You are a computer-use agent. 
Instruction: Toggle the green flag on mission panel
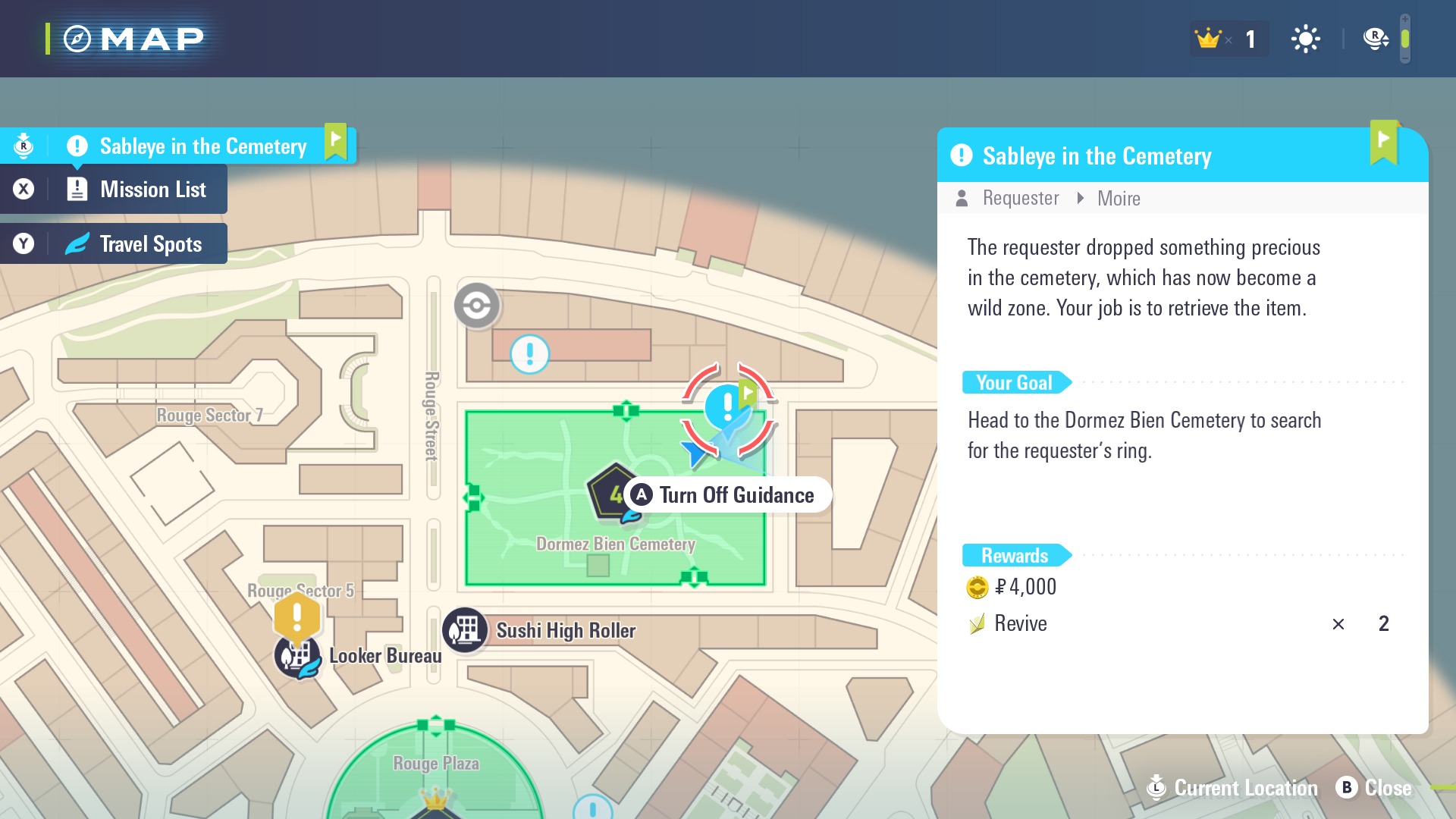click(x=1384, y=142)
